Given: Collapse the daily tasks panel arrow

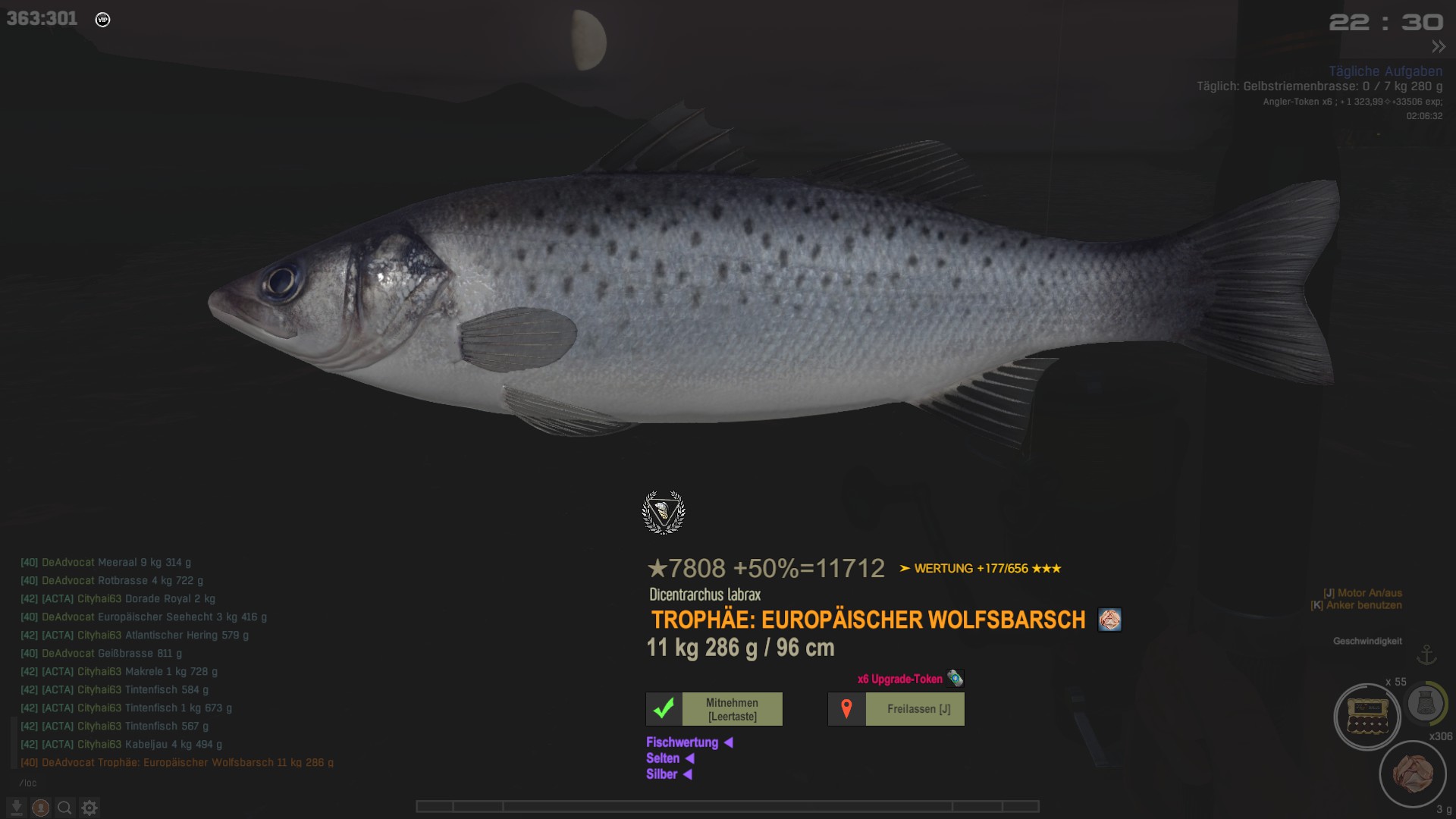Looking at the screenshot, I should [1439, 47].
